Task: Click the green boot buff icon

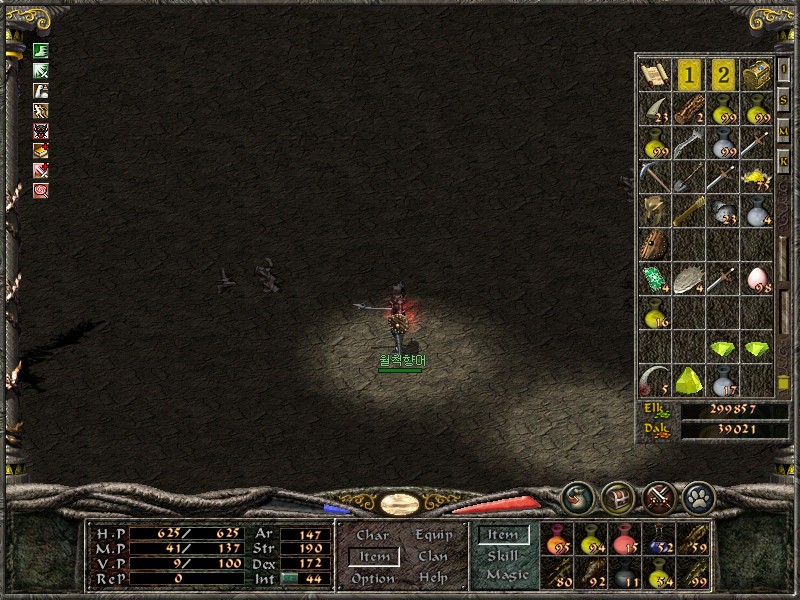Action: pyautogui.click(x=41, y=50)
